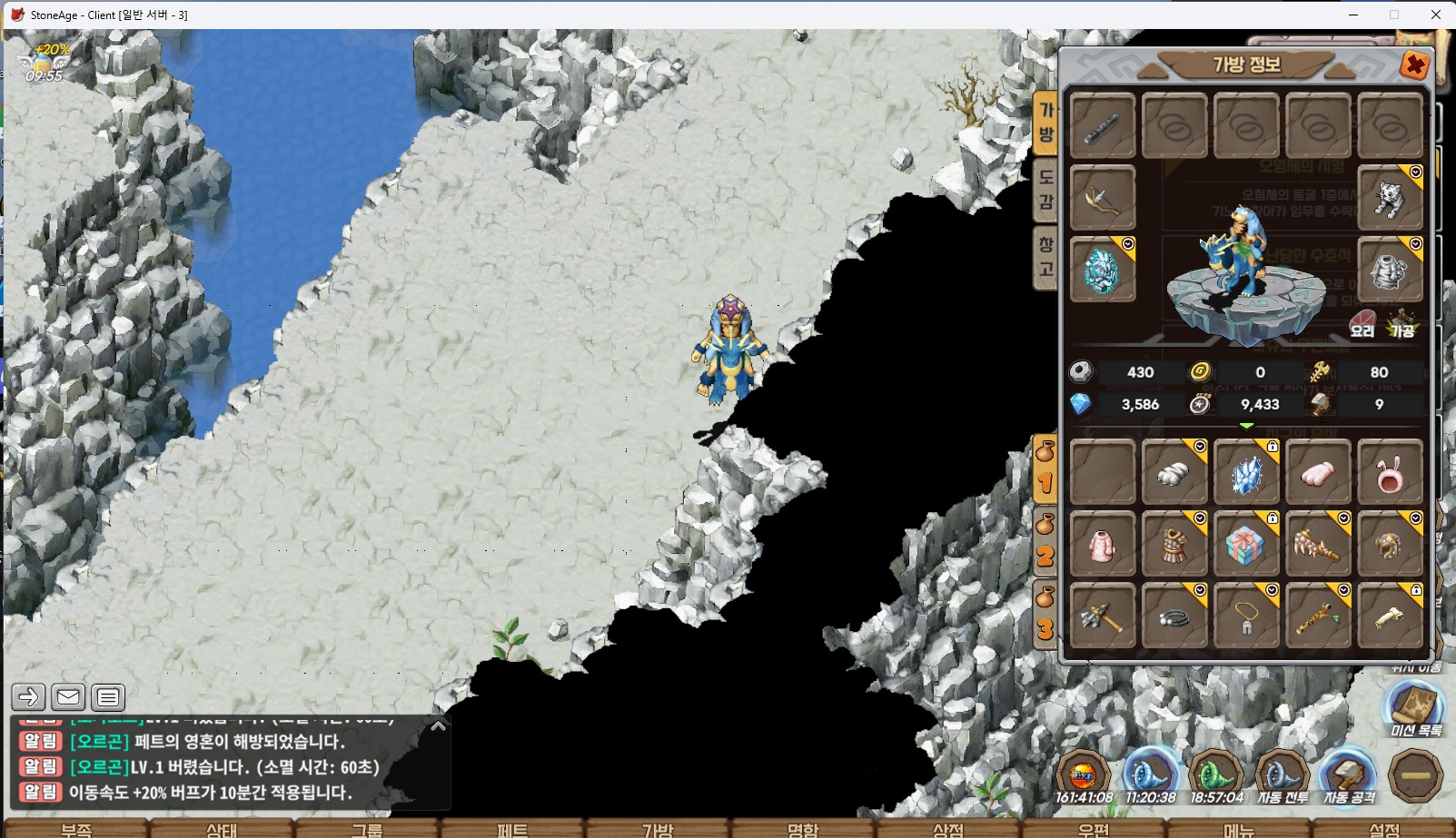Open the mail envelope button

point(68,697)
